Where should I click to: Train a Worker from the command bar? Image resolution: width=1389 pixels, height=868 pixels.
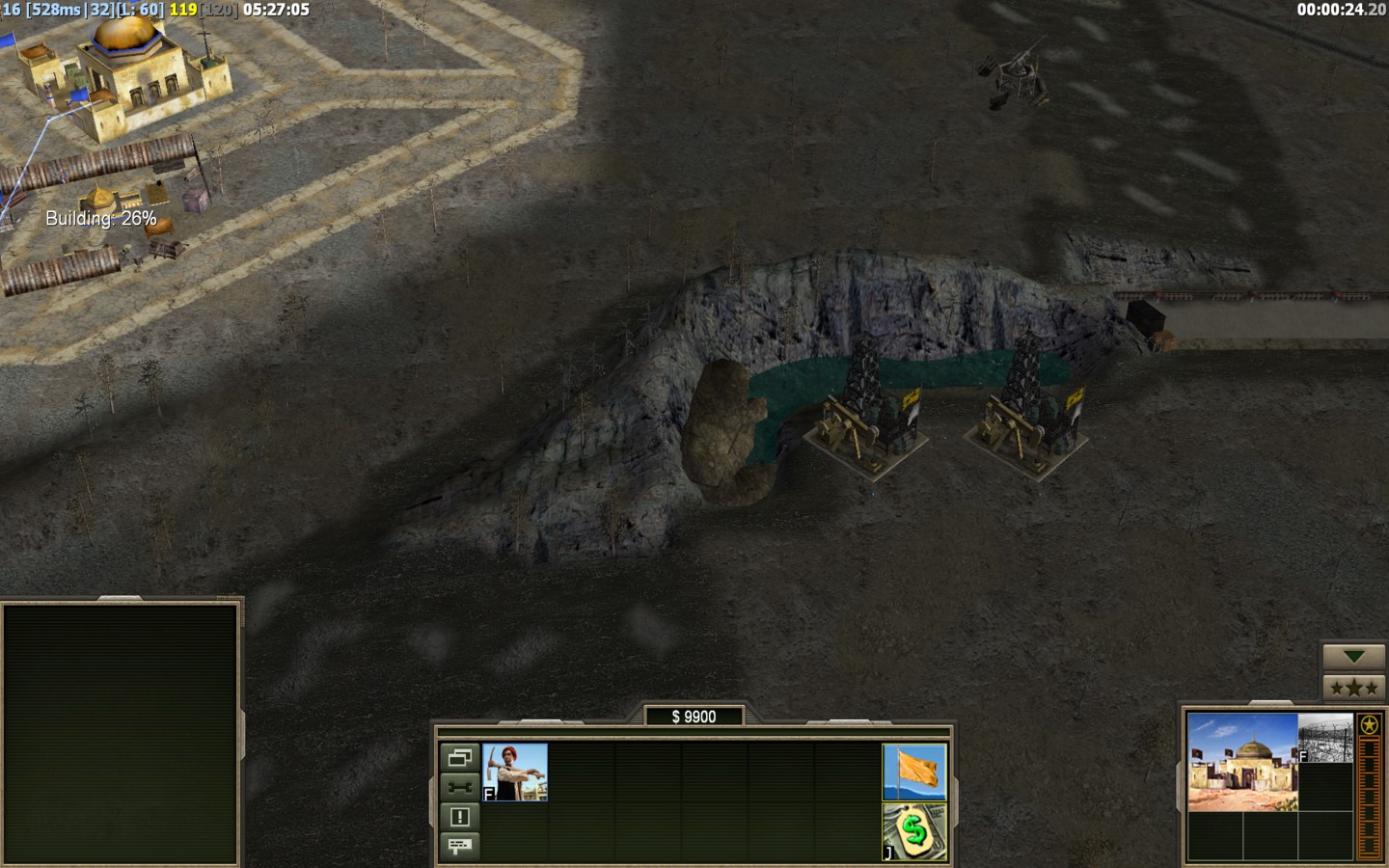[x=515, y=772]
